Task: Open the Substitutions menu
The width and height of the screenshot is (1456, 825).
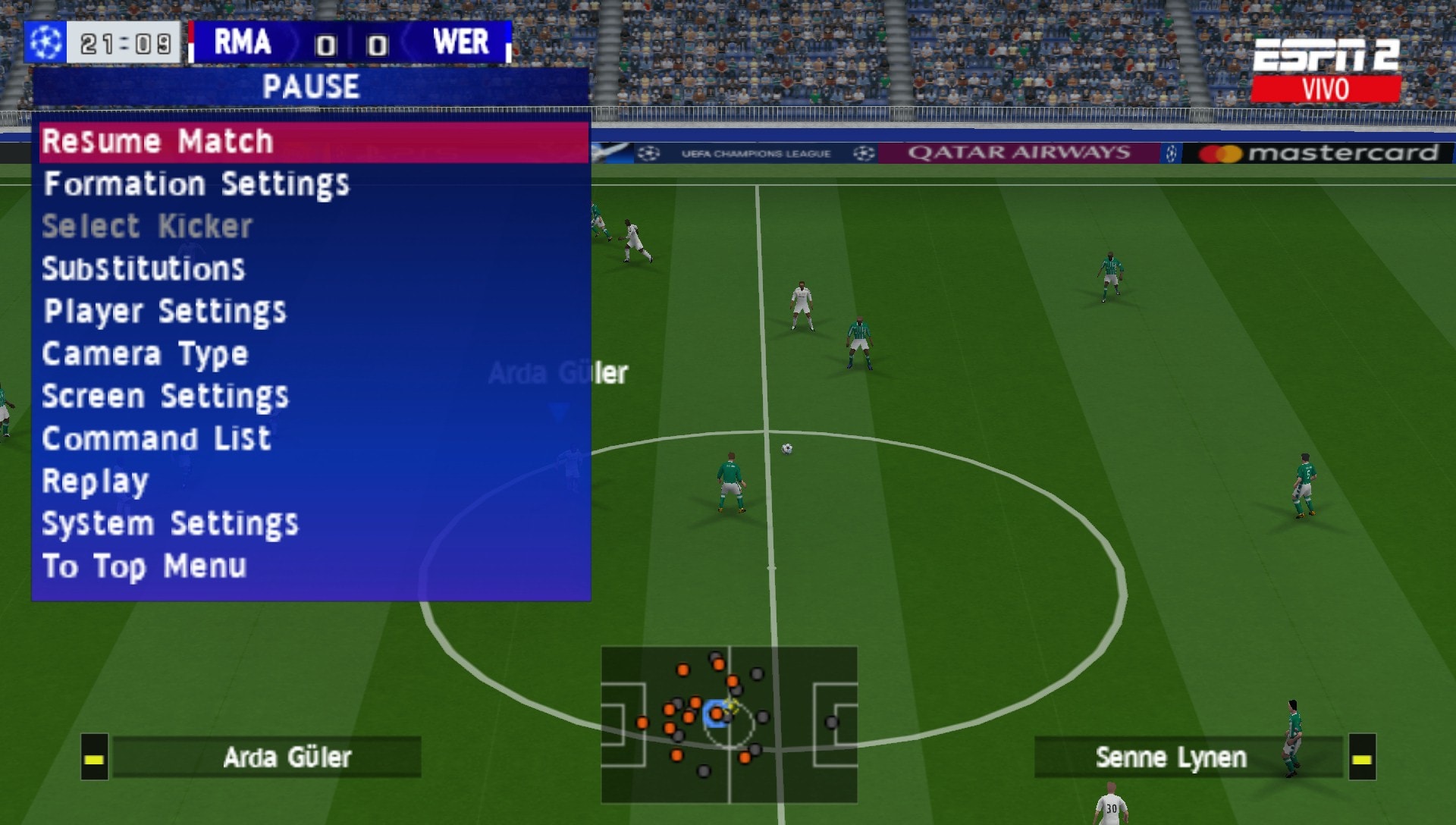Action: [x=144, y=268]
